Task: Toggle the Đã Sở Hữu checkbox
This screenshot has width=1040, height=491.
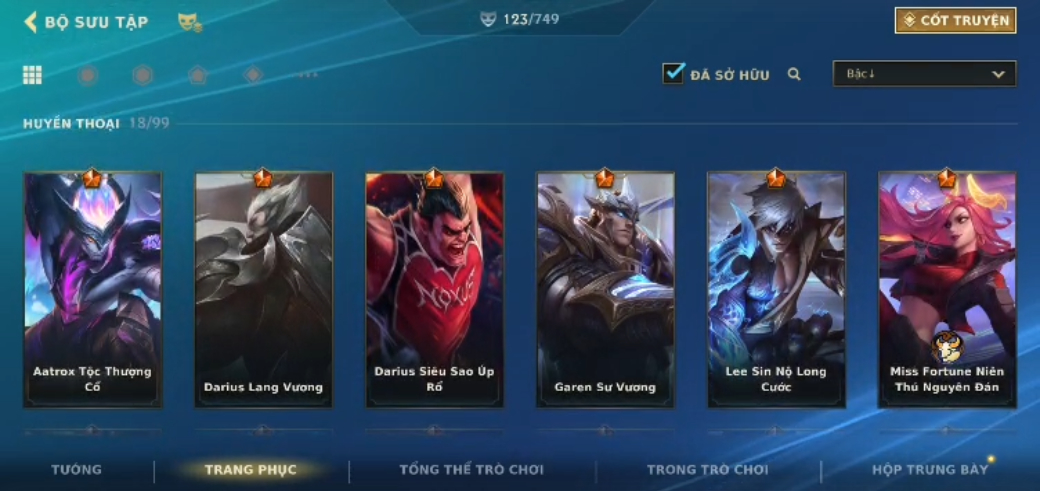Action: pyautogui.click(x=674, y=73)
